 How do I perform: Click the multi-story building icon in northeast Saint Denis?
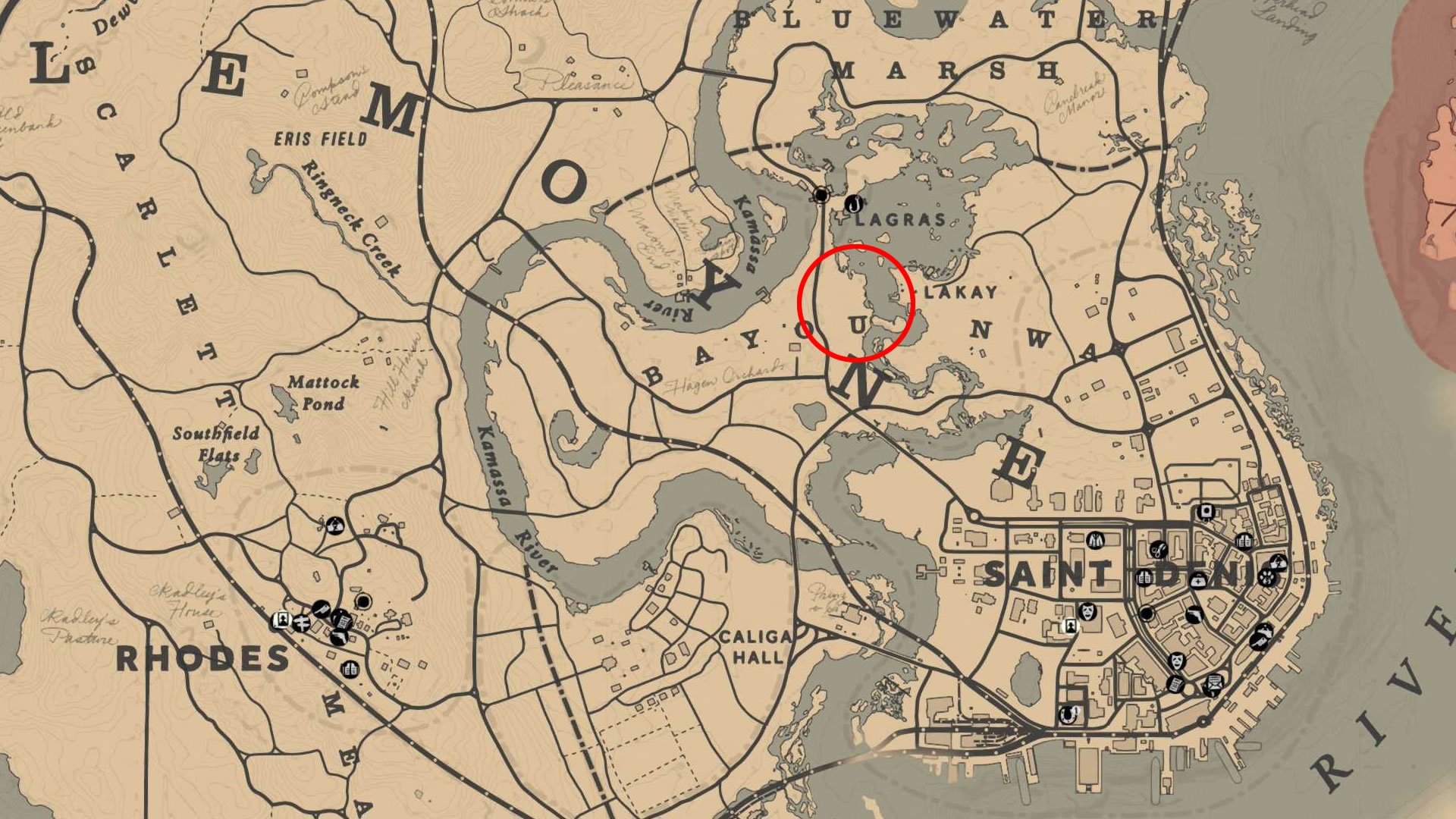coord(1244,541)
